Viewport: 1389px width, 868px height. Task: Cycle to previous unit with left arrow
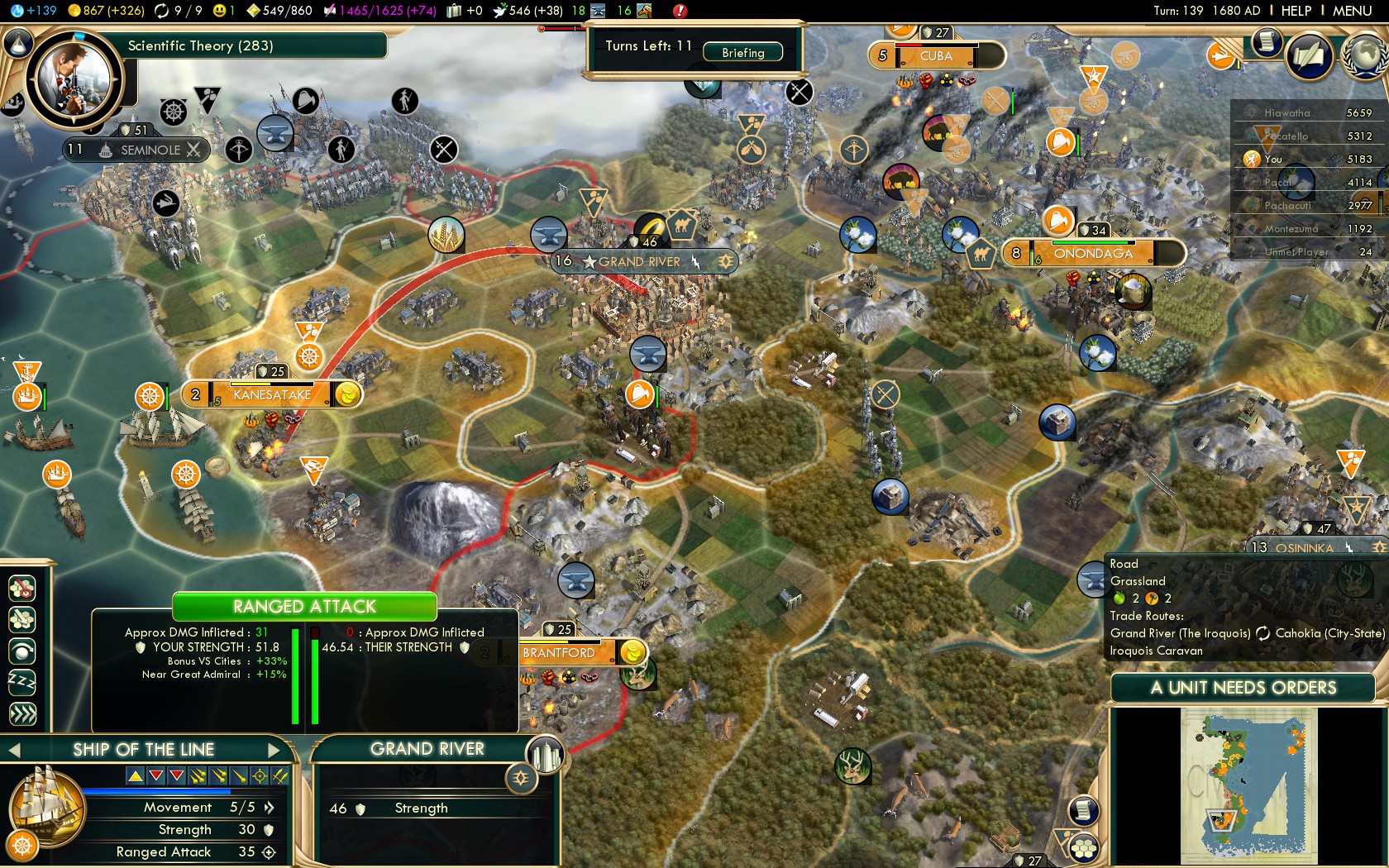[x=13, y=749]
